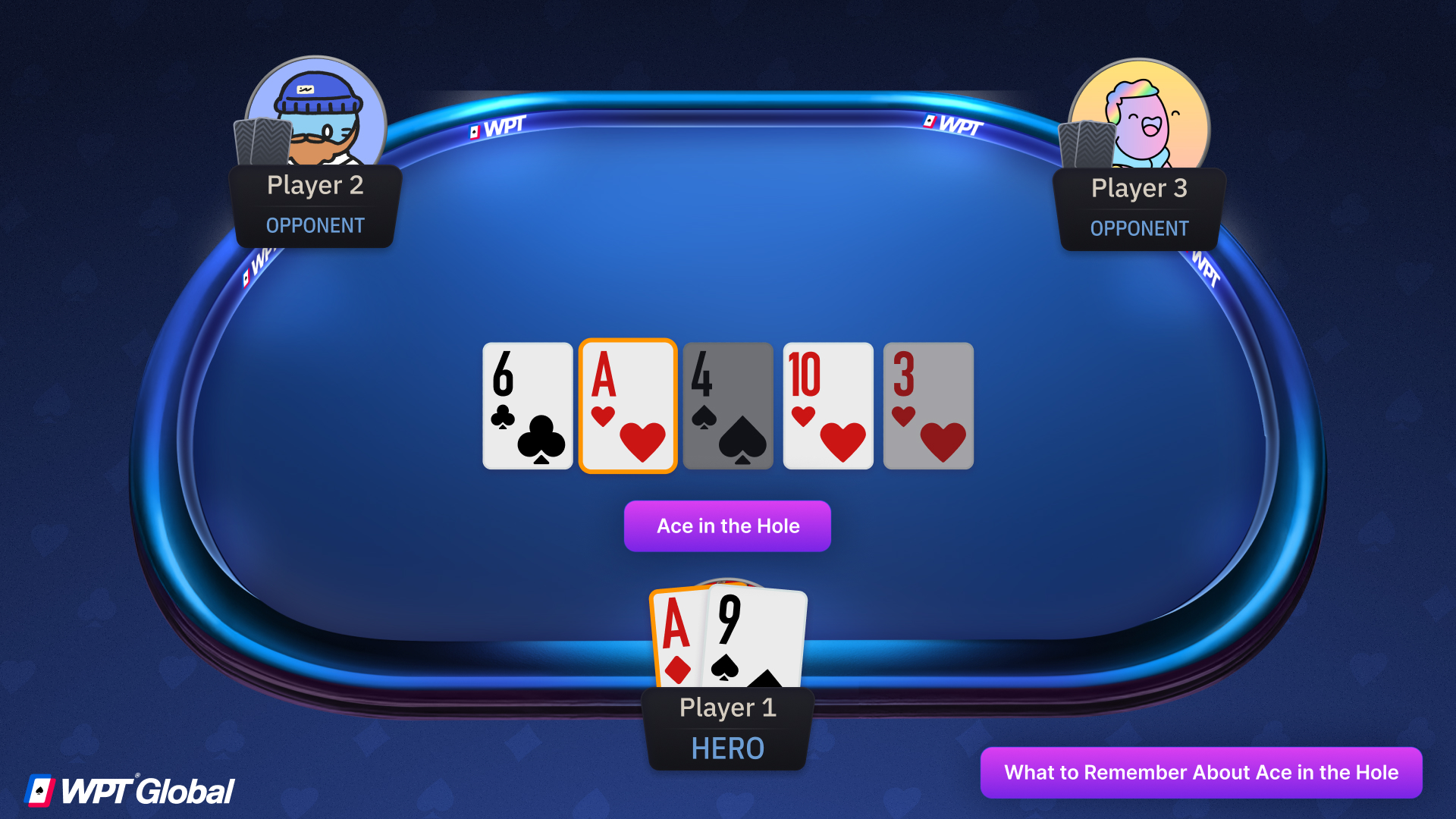1456x819 pixels.
Task: Open What to Remember About Ace in the Hole
Action: coord(1201,772)
